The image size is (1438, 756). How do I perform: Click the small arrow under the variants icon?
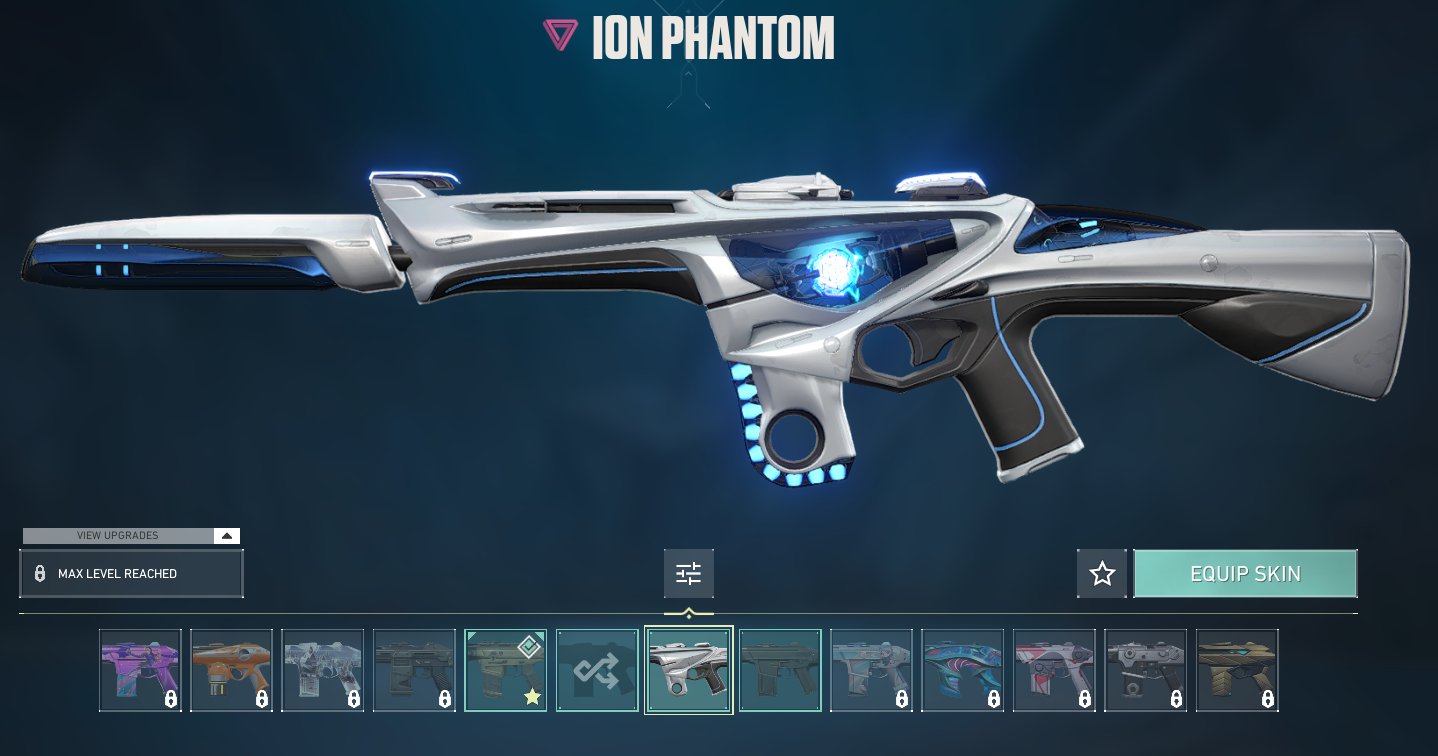point(688,611)
